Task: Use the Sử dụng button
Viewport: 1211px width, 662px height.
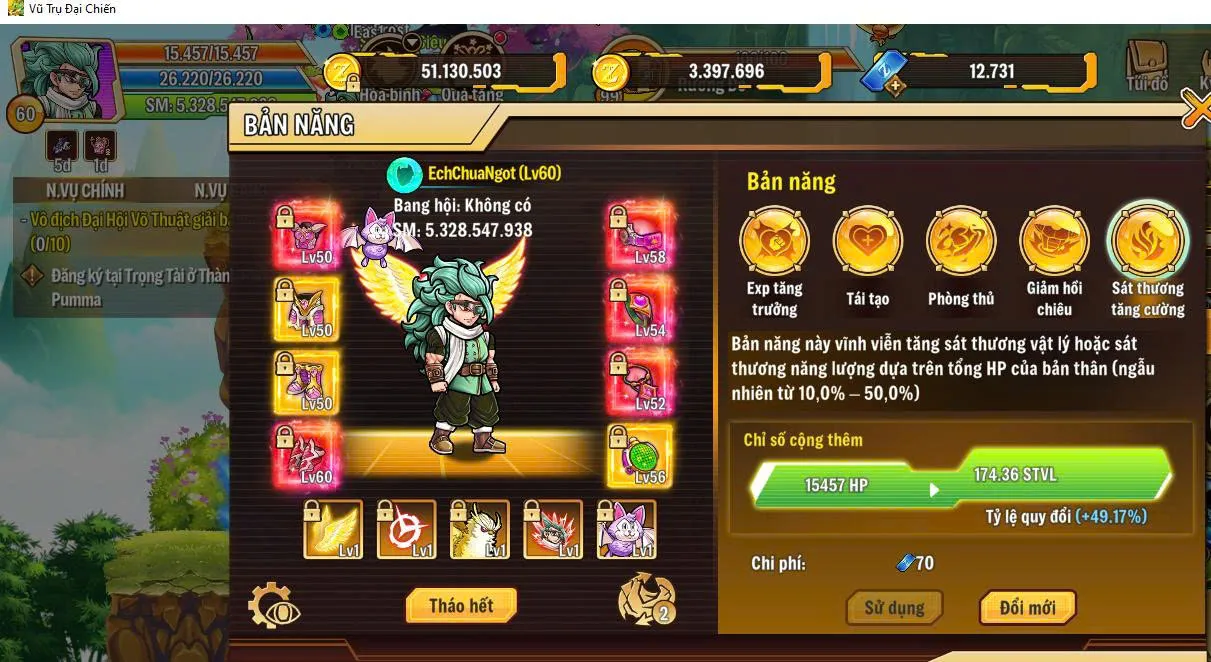Action: [x=894, y=607]
